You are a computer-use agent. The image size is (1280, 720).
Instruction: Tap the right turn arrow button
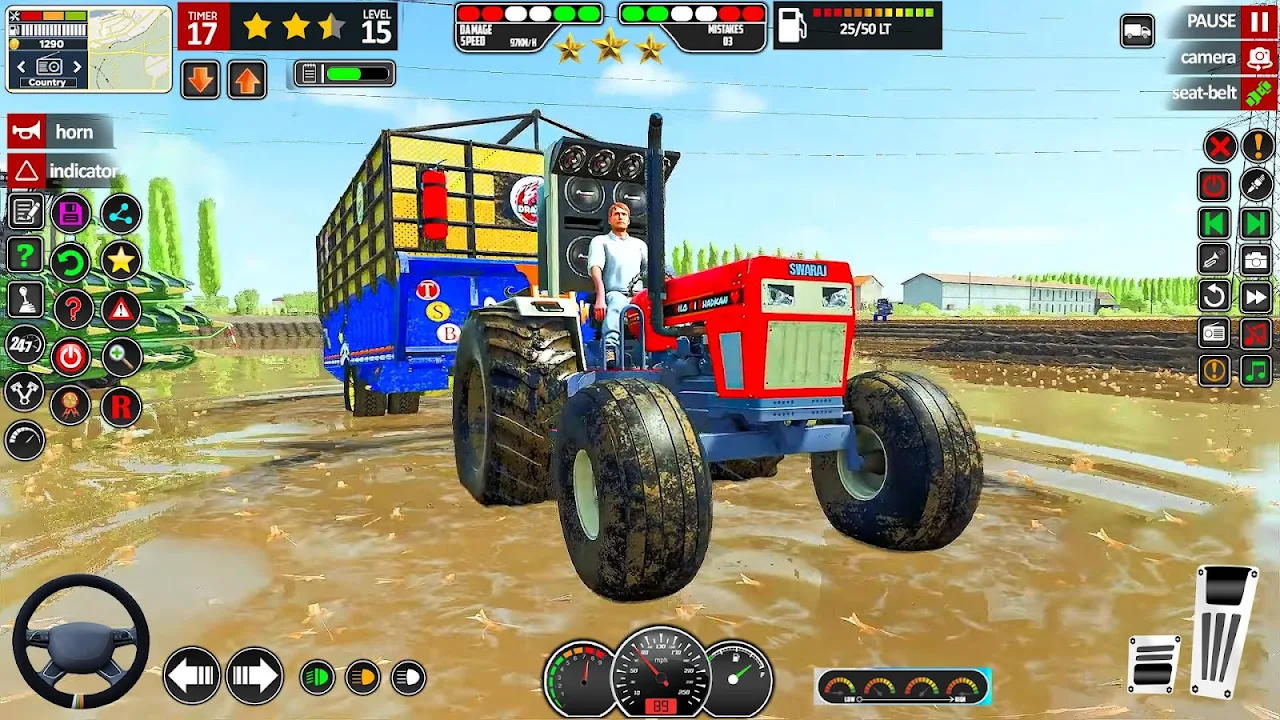(254, 676)
